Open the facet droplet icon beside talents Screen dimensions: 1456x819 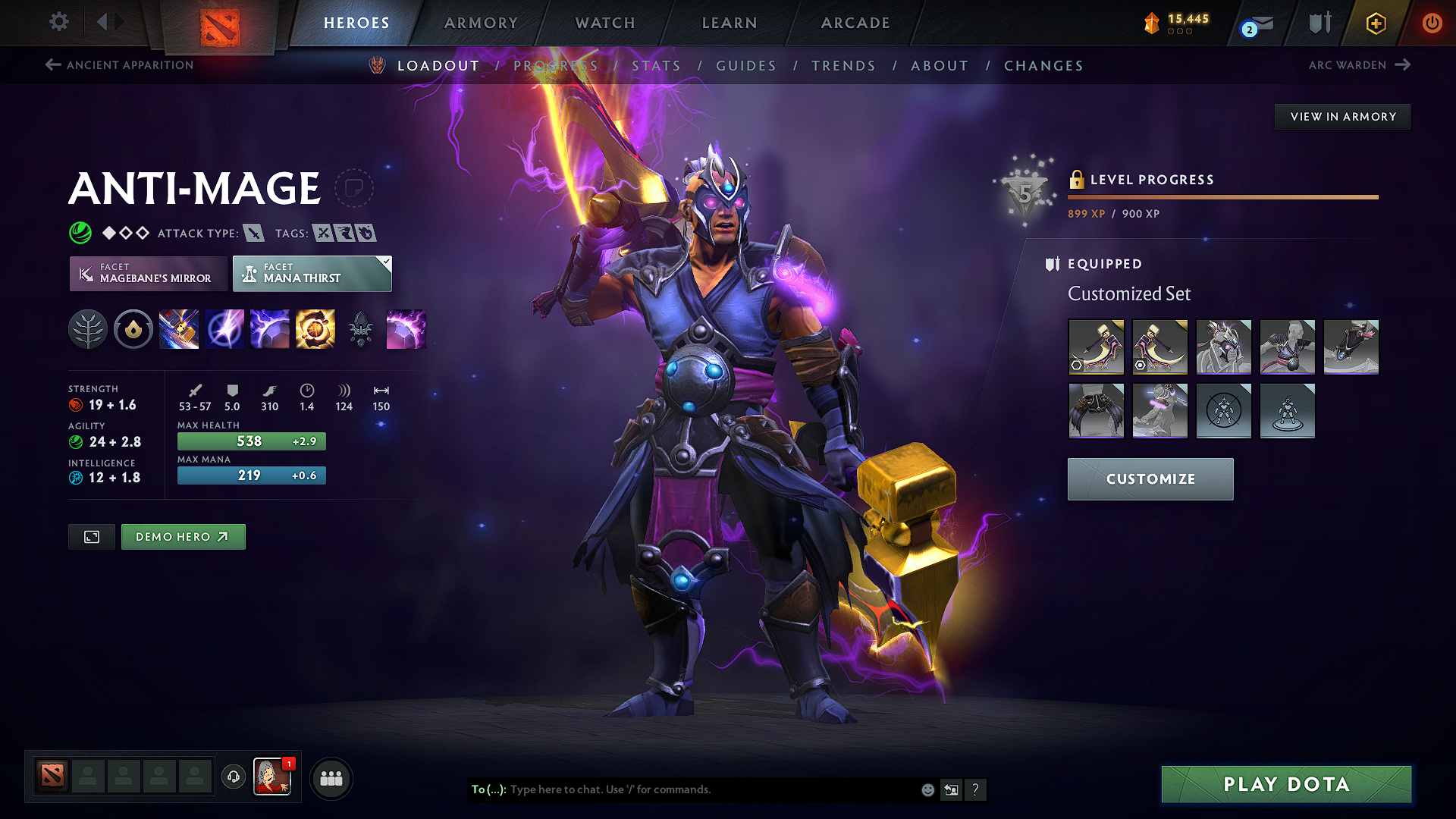tap(133, 329)
